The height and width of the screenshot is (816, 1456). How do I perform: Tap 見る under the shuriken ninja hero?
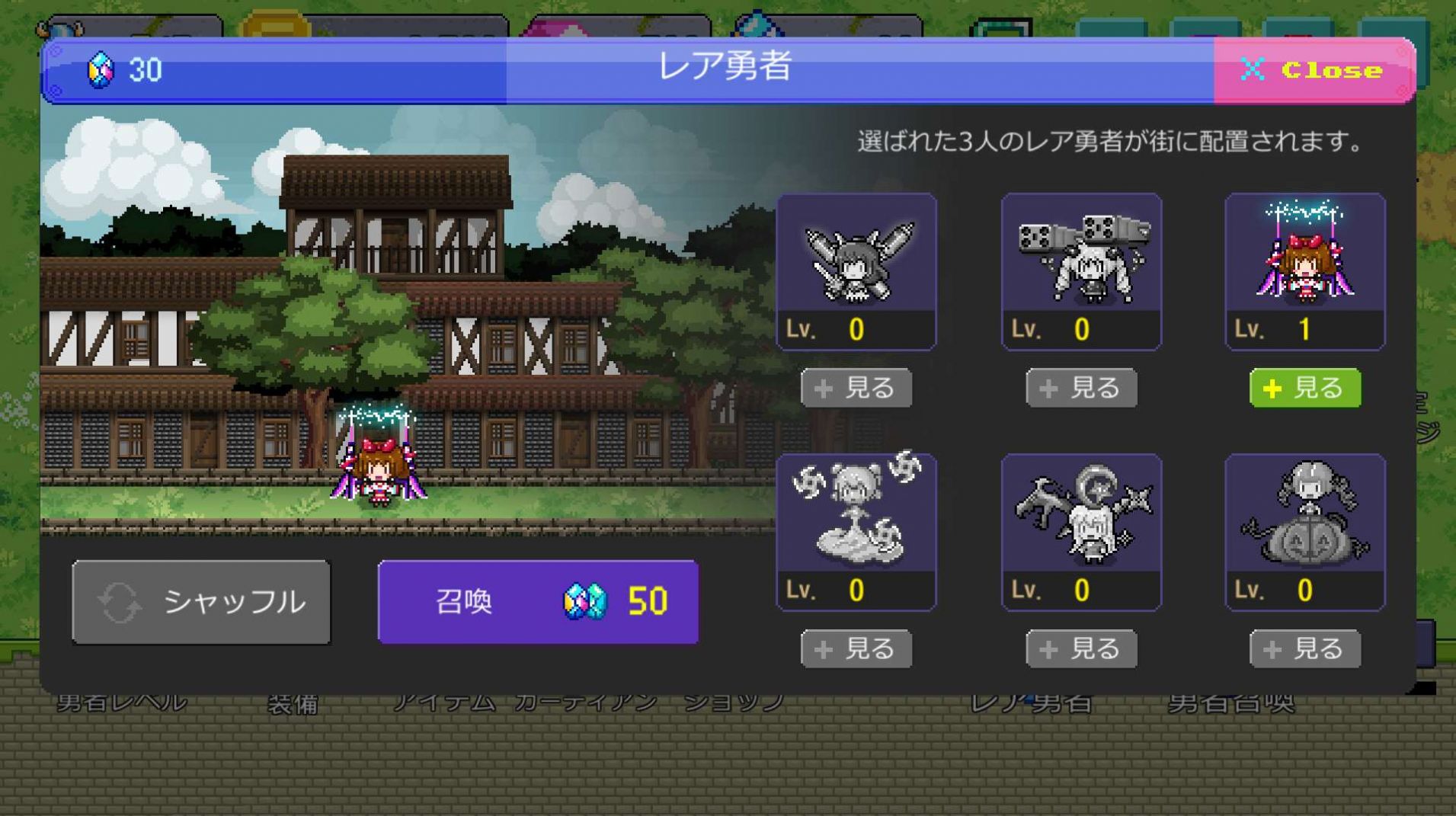(856, 649)
